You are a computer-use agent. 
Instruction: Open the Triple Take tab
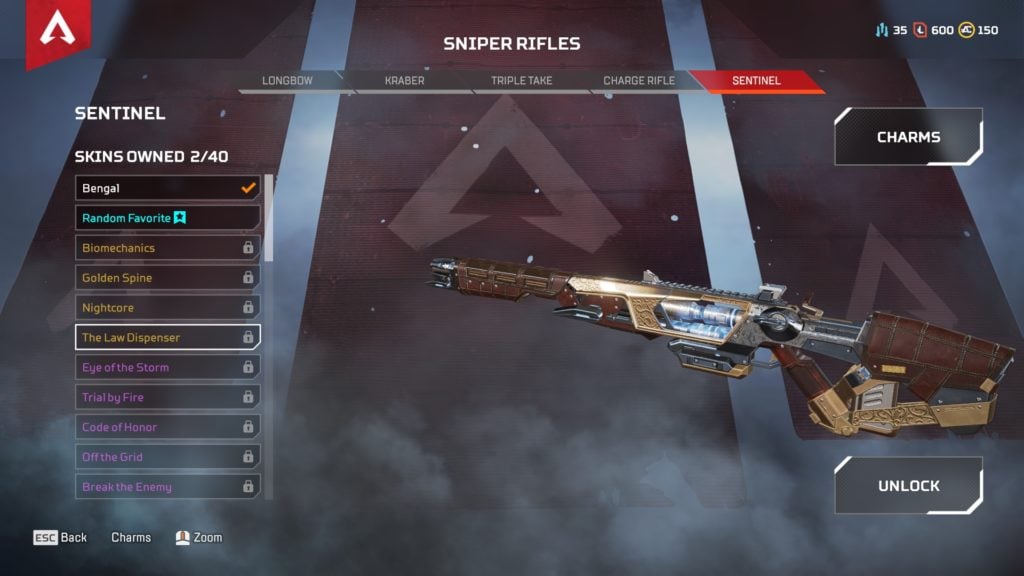pos(521,81)
